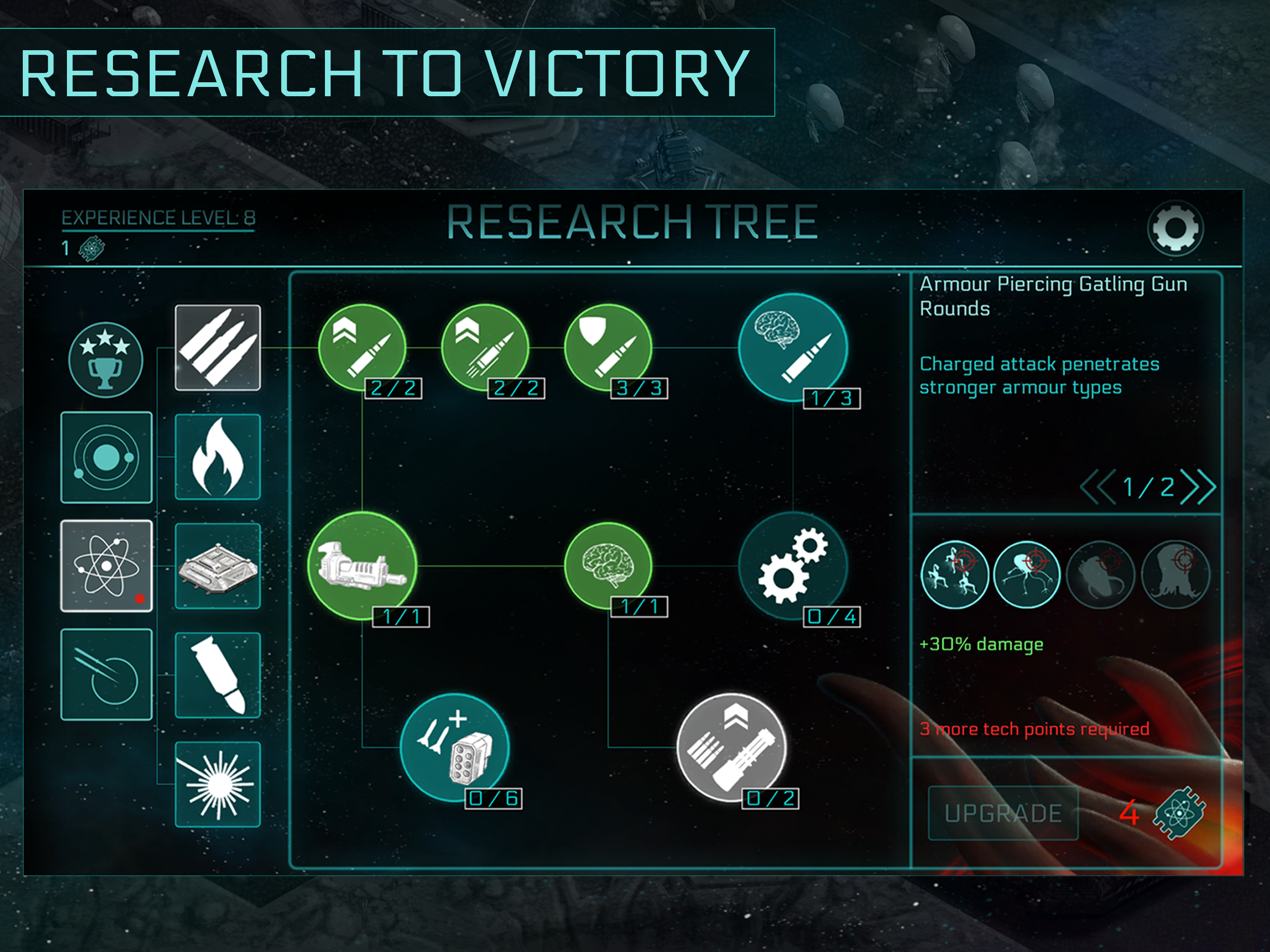Switch to the orbiting planet category
1270x952 pixels.
coord(106,457)
